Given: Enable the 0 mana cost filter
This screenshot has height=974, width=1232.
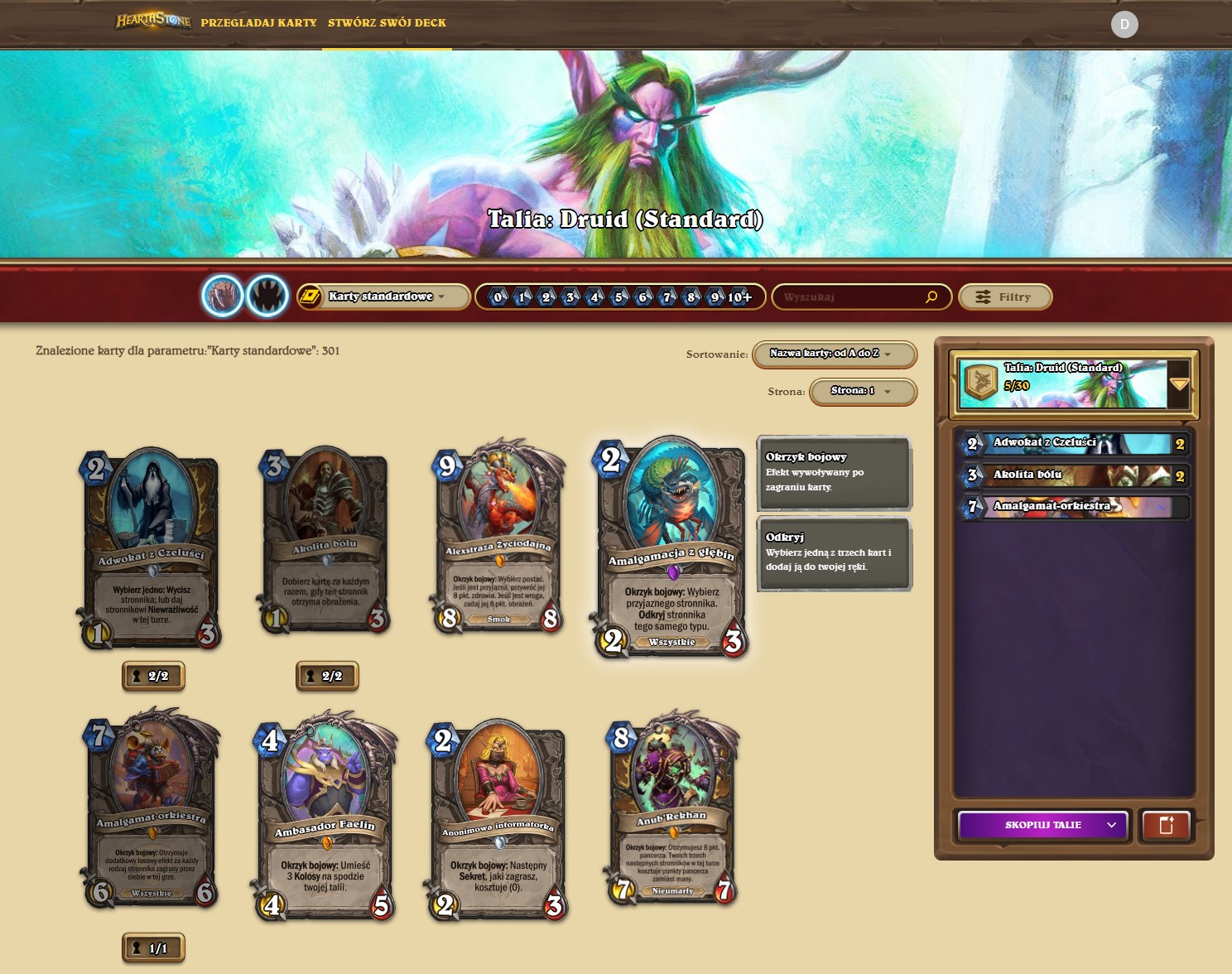Looking at the screenshot, I should tap(496, 297).
